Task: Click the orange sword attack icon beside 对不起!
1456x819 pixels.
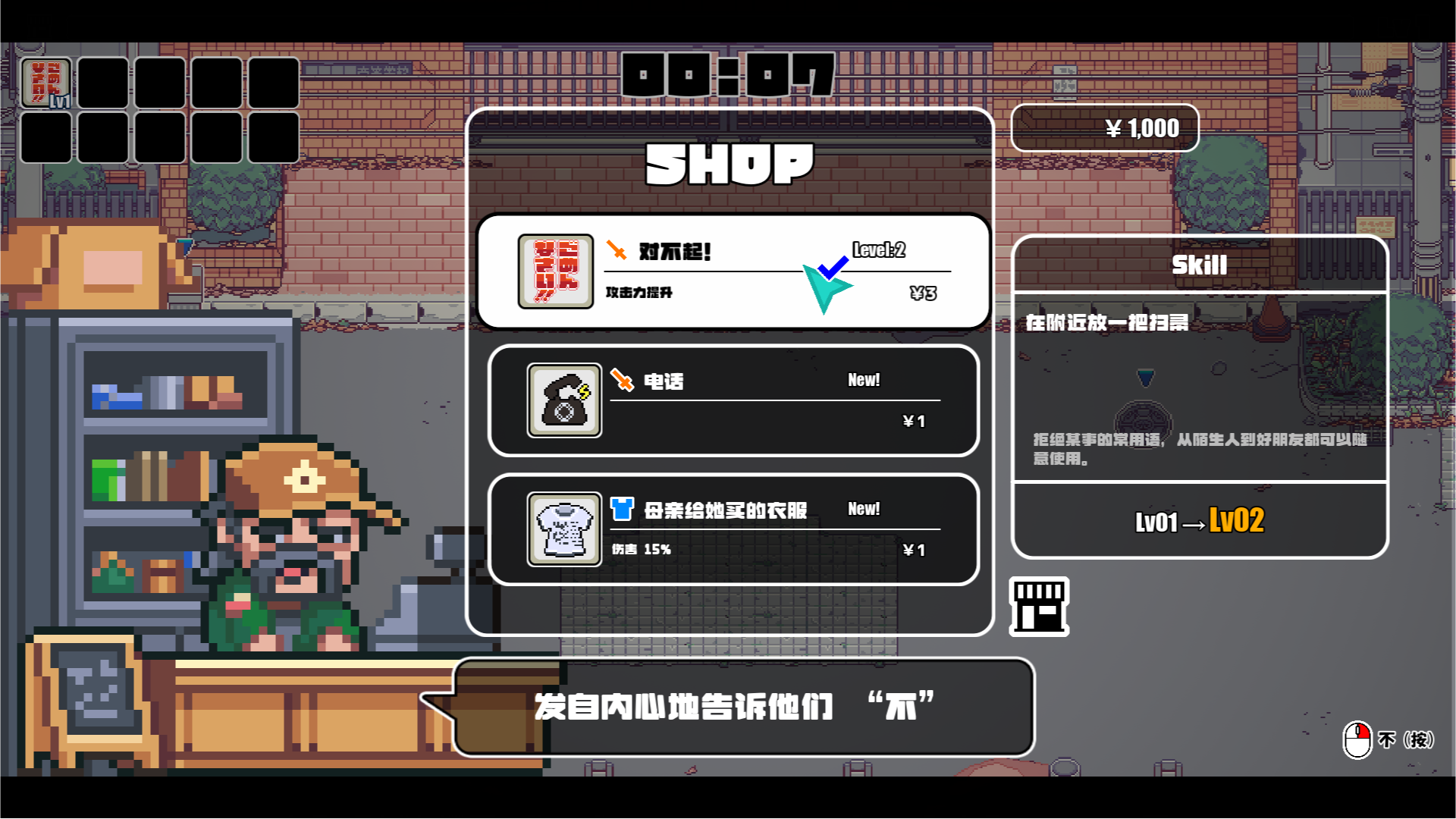Action: [616, 251]
